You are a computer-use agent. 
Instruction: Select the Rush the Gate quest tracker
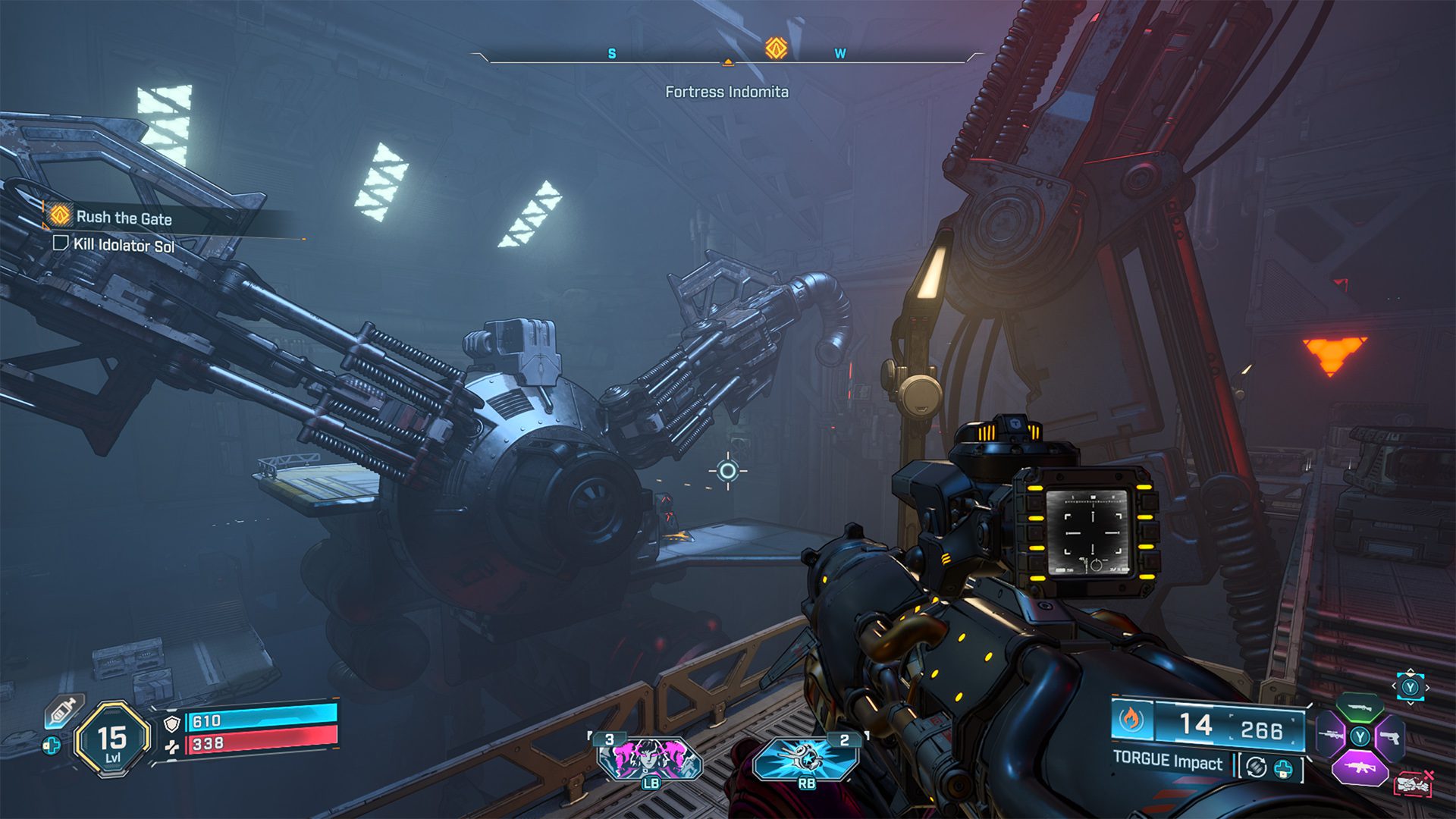tap(124, 218)
